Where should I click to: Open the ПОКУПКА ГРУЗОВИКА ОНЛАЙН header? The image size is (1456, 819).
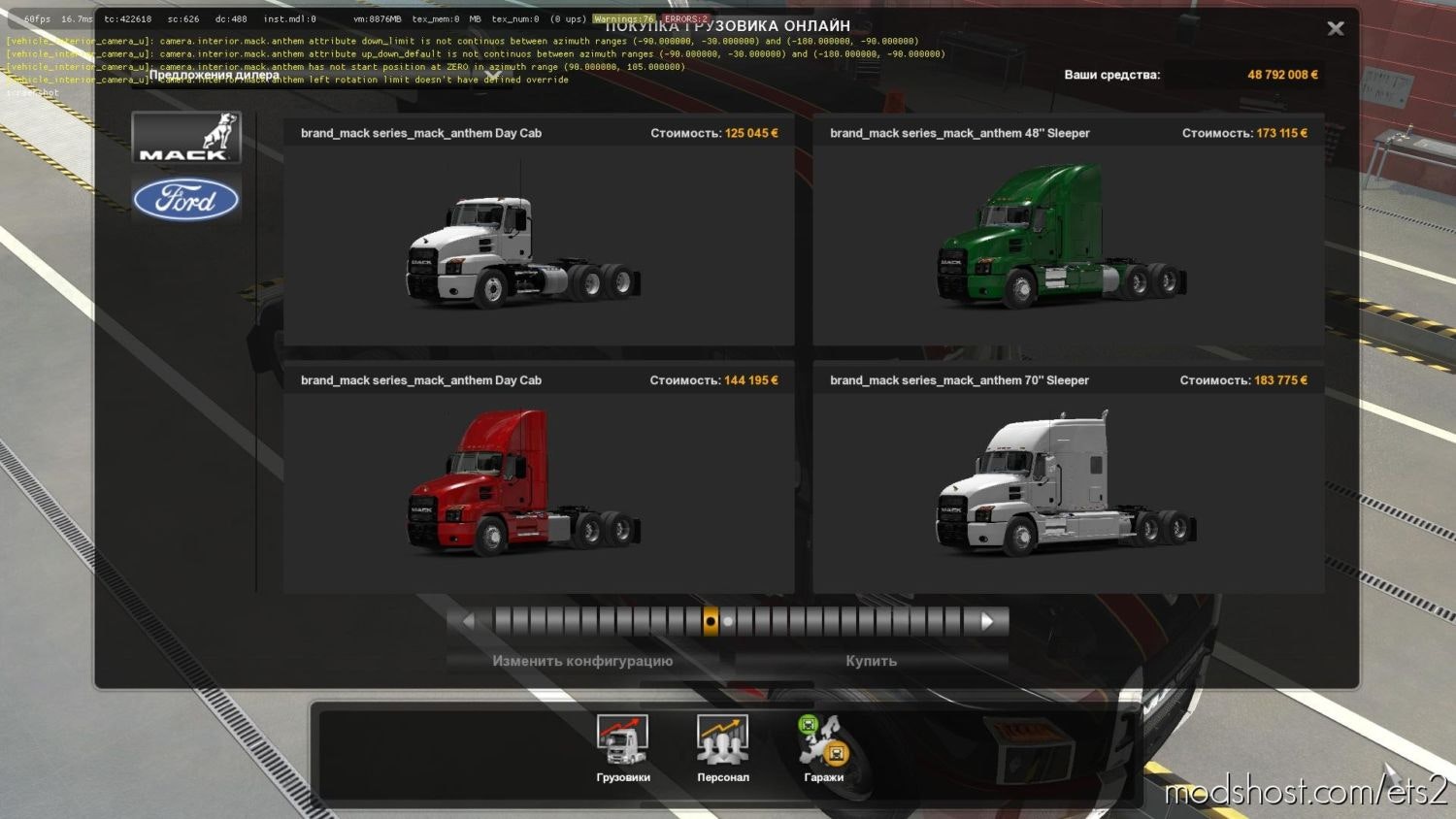pos(728,25)
